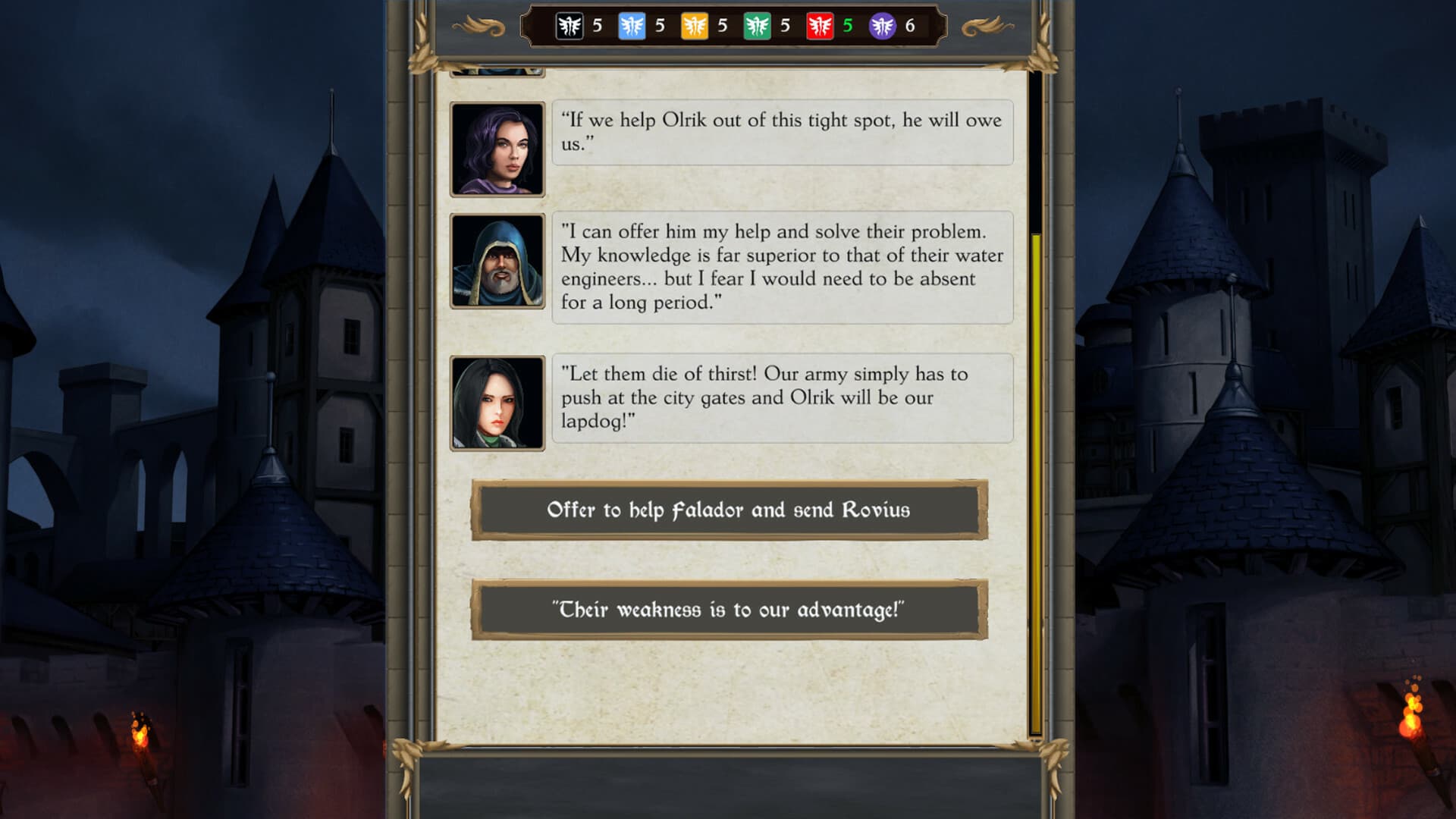This screenshot has height=819, width=1456.
Task: Click the green faction crest icon
Action: [755, 26]
